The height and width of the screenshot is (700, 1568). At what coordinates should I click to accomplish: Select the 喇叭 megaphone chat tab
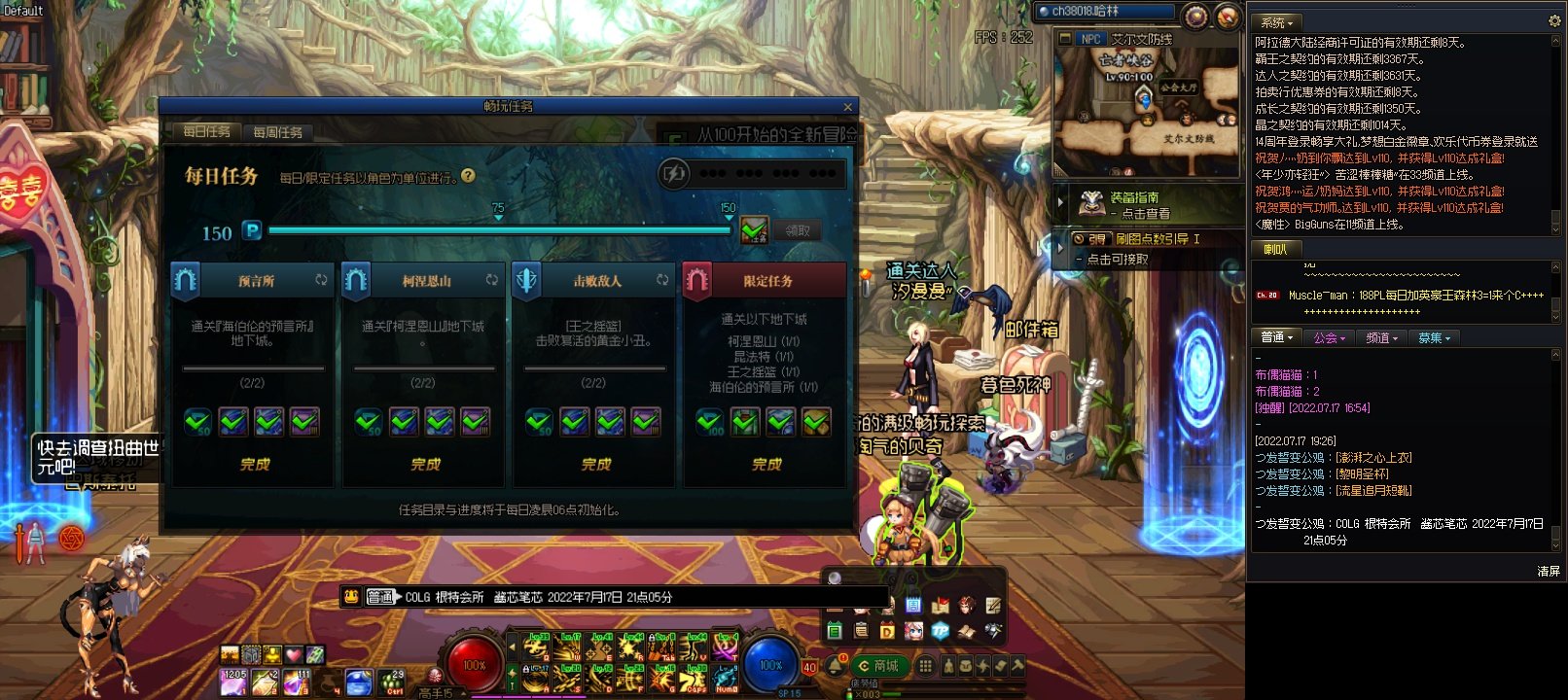1275,250
